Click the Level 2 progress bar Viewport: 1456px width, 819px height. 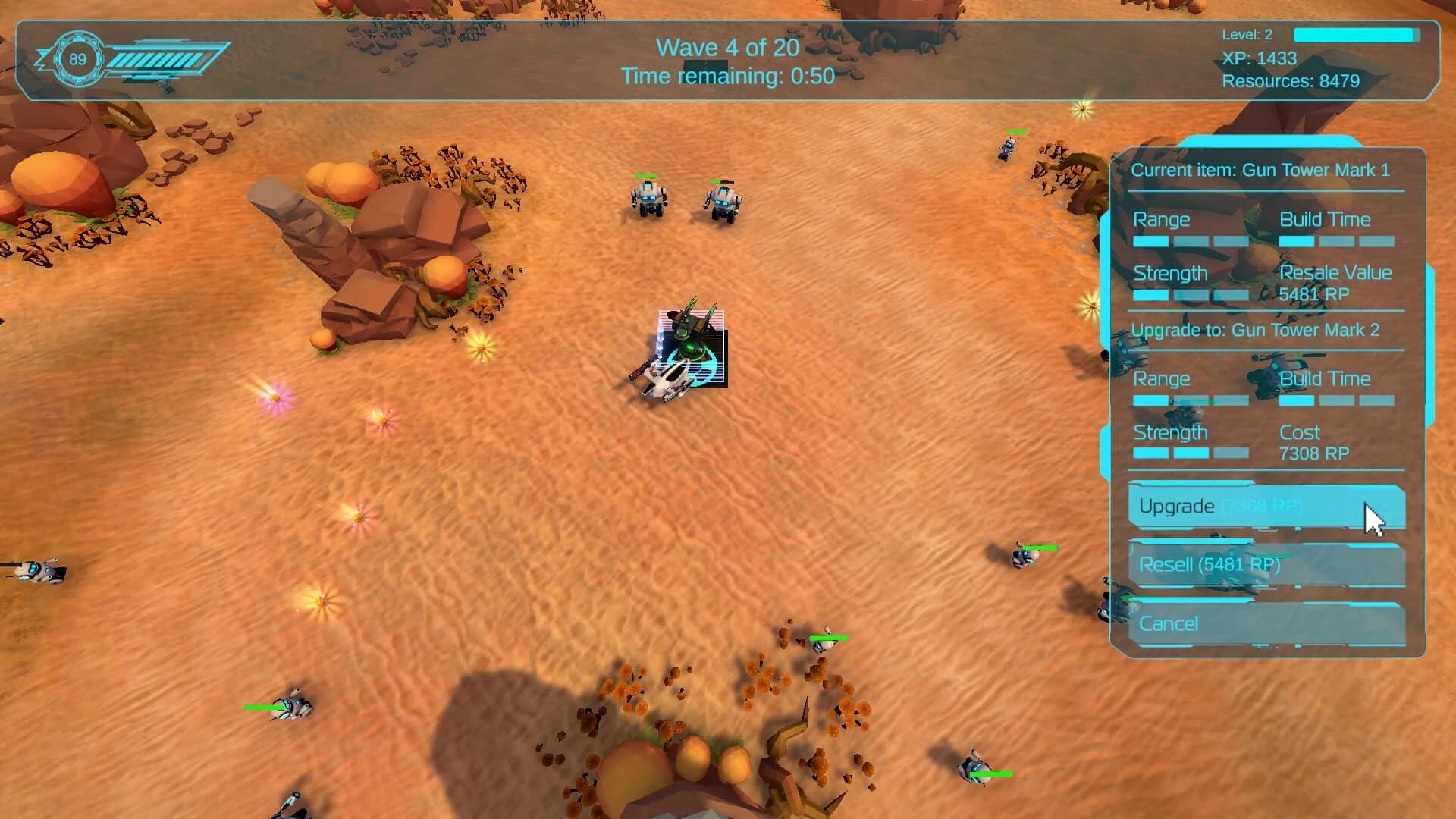coord(1356,34)
